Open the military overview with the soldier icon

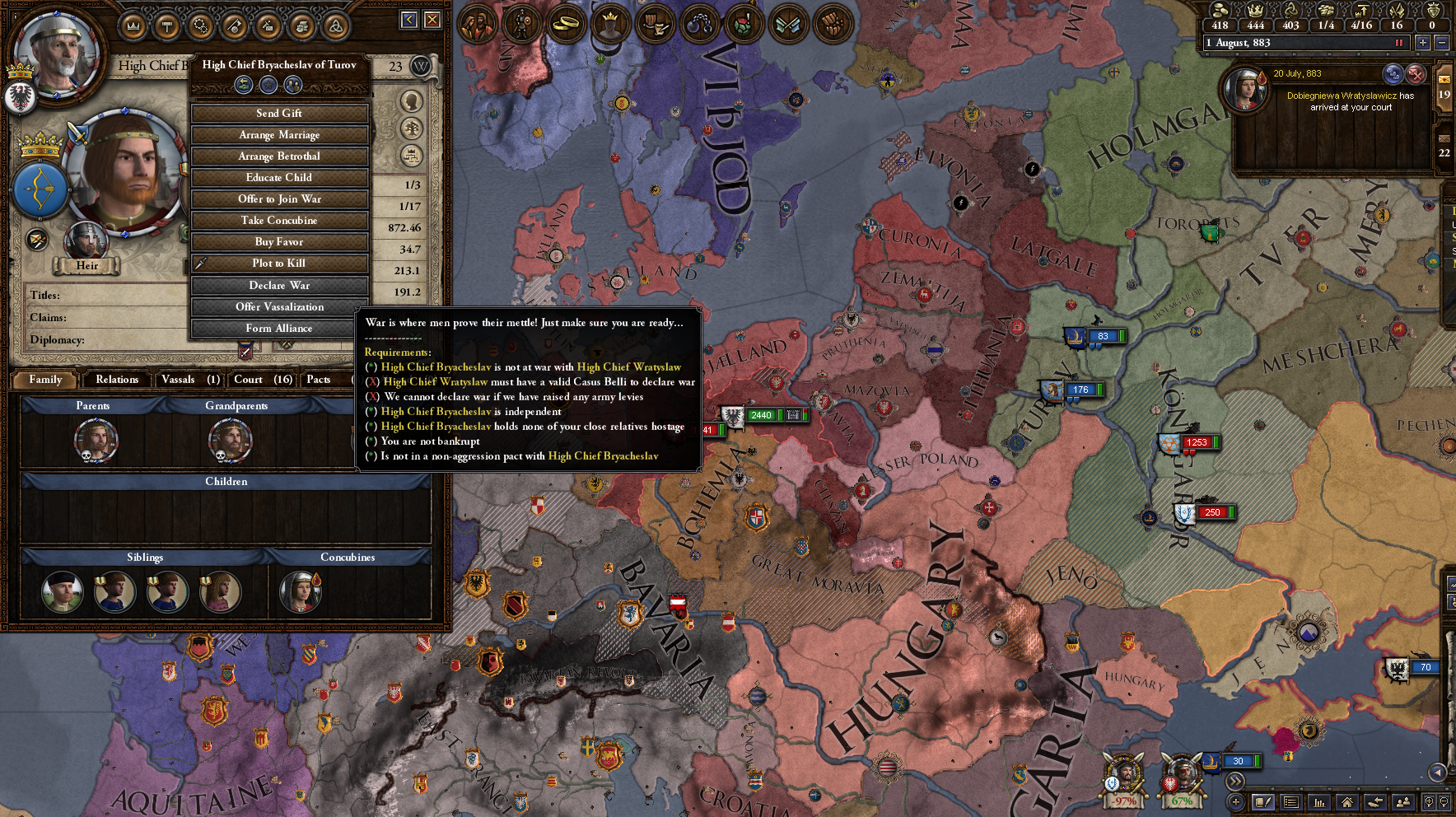pos(523,23)
